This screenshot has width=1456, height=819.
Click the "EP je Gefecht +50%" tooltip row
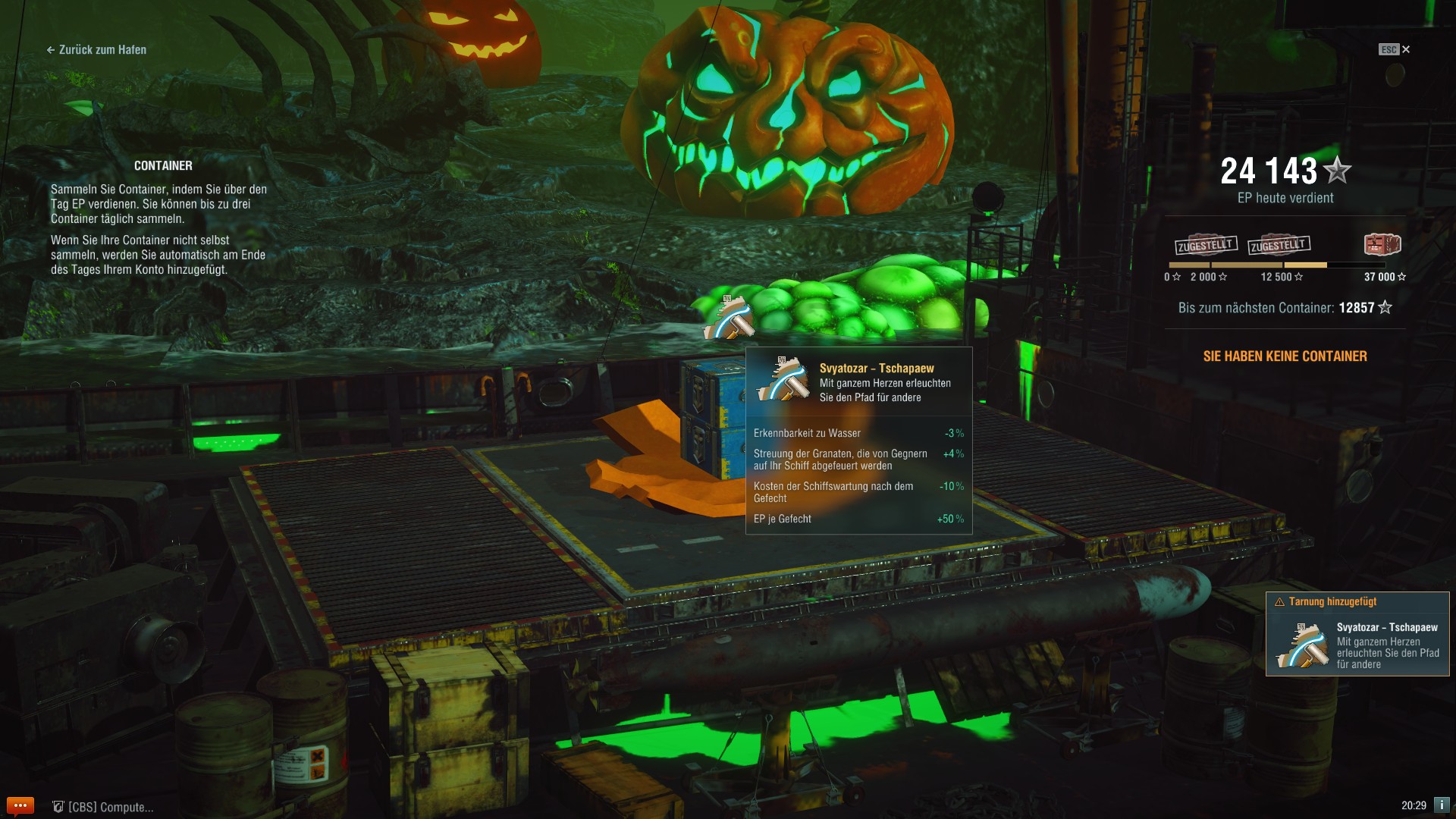[x=857, y=519]
